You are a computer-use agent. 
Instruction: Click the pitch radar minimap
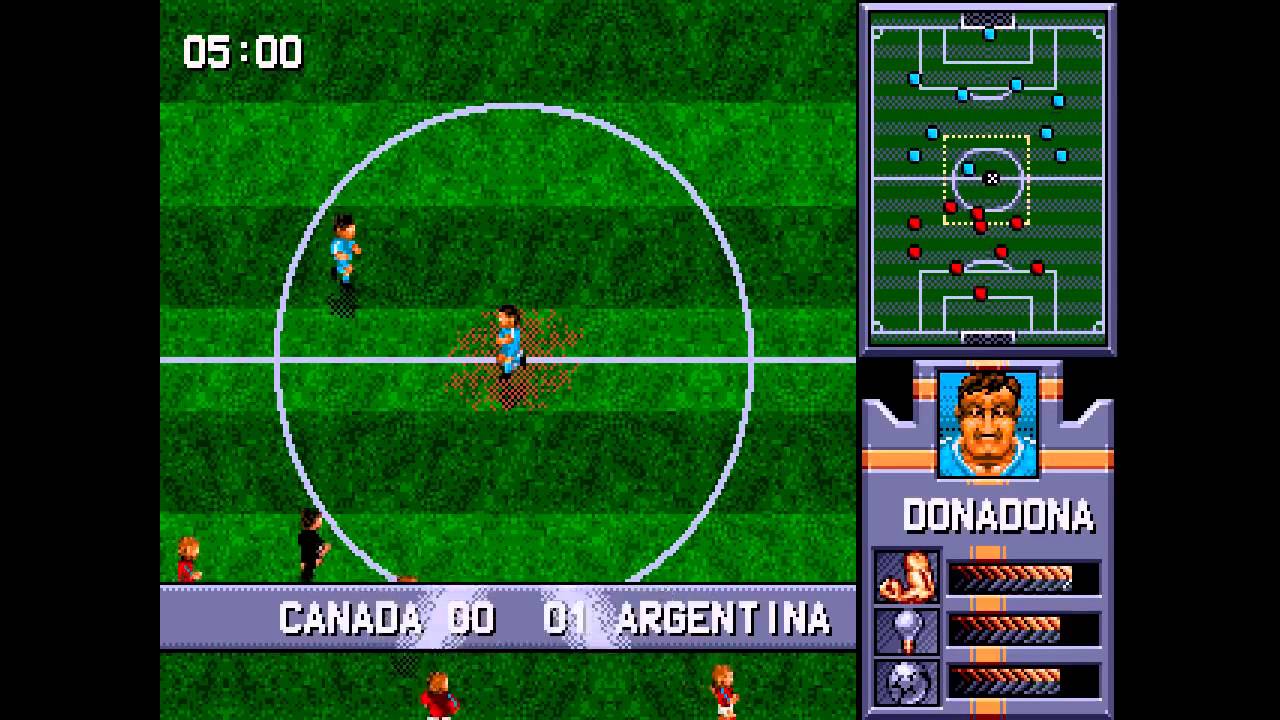[987, 179]
